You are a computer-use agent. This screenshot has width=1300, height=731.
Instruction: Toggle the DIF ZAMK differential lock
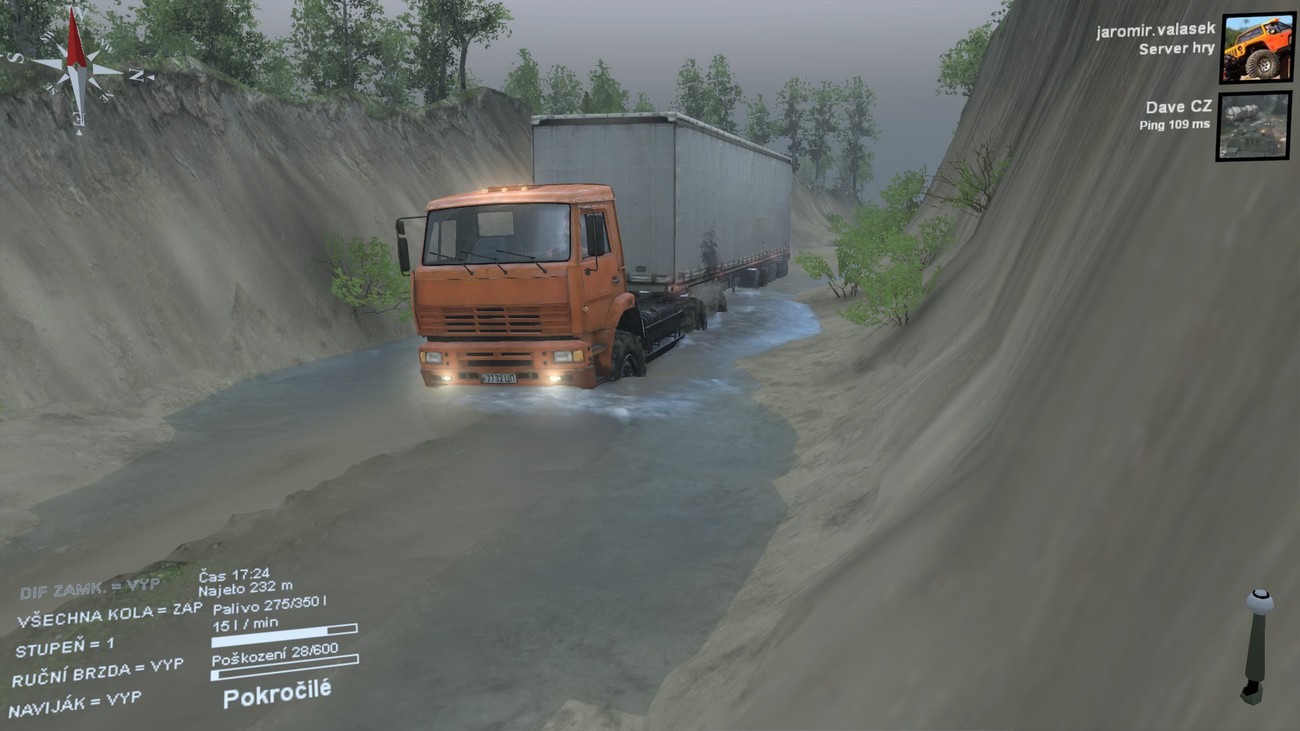pos(88,588)
